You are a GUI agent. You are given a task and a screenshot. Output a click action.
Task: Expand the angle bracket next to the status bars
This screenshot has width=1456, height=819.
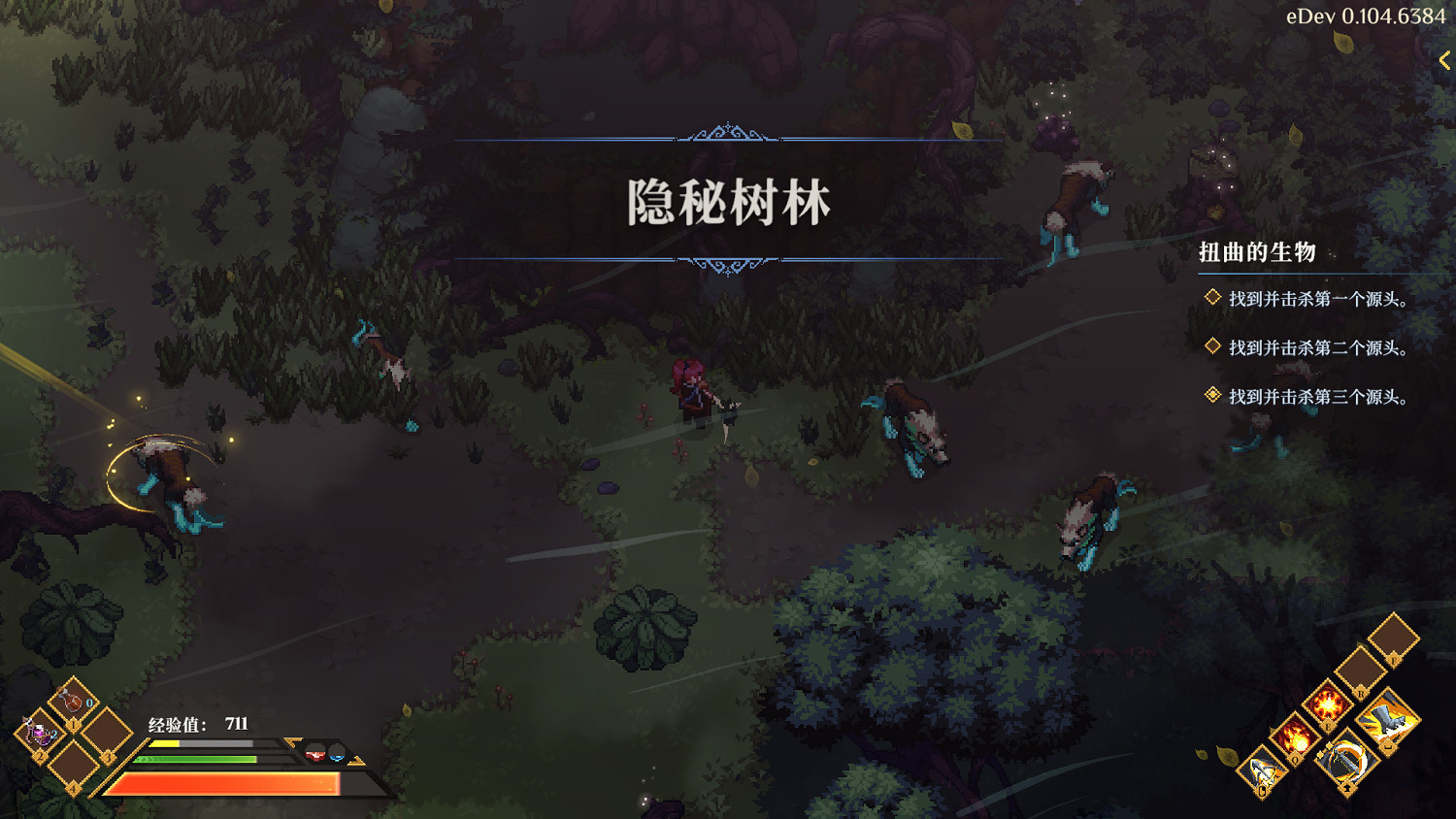(x=291, y=743)
